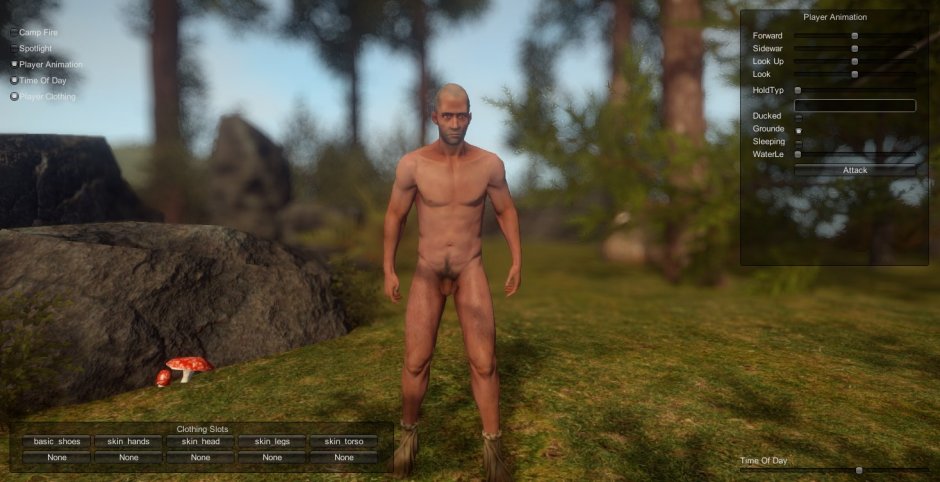Select the skin_head clothing slot

click(201, 441)
